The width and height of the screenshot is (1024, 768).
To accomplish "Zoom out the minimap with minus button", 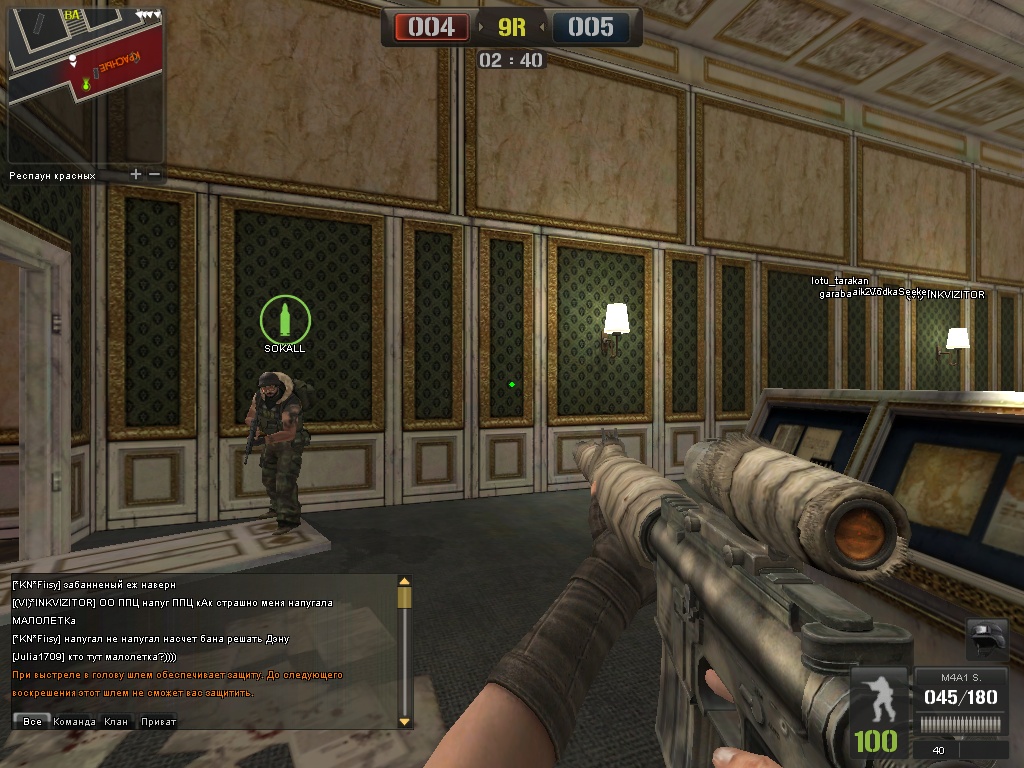I will 155,175.
